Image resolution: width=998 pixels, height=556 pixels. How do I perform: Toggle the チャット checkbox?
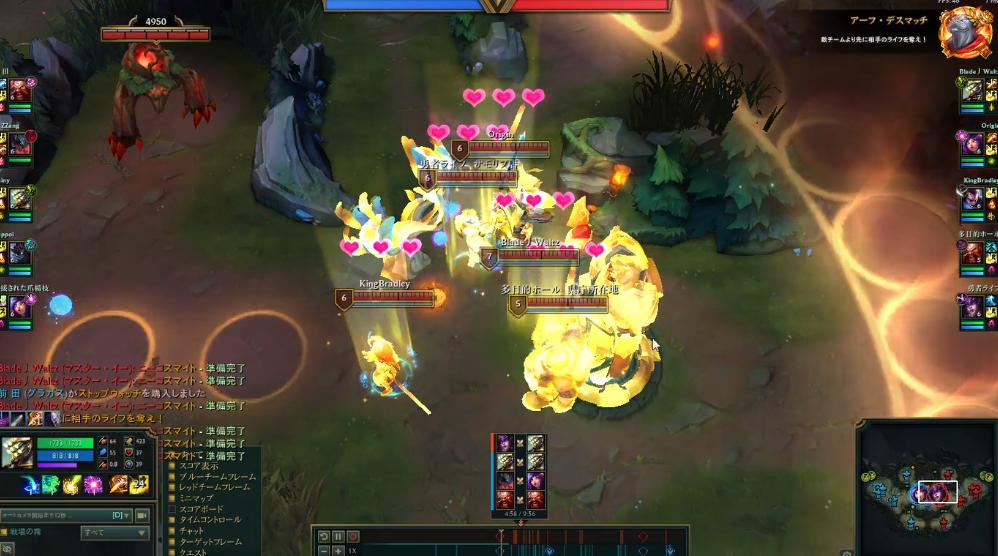click(x=172, y=531)
